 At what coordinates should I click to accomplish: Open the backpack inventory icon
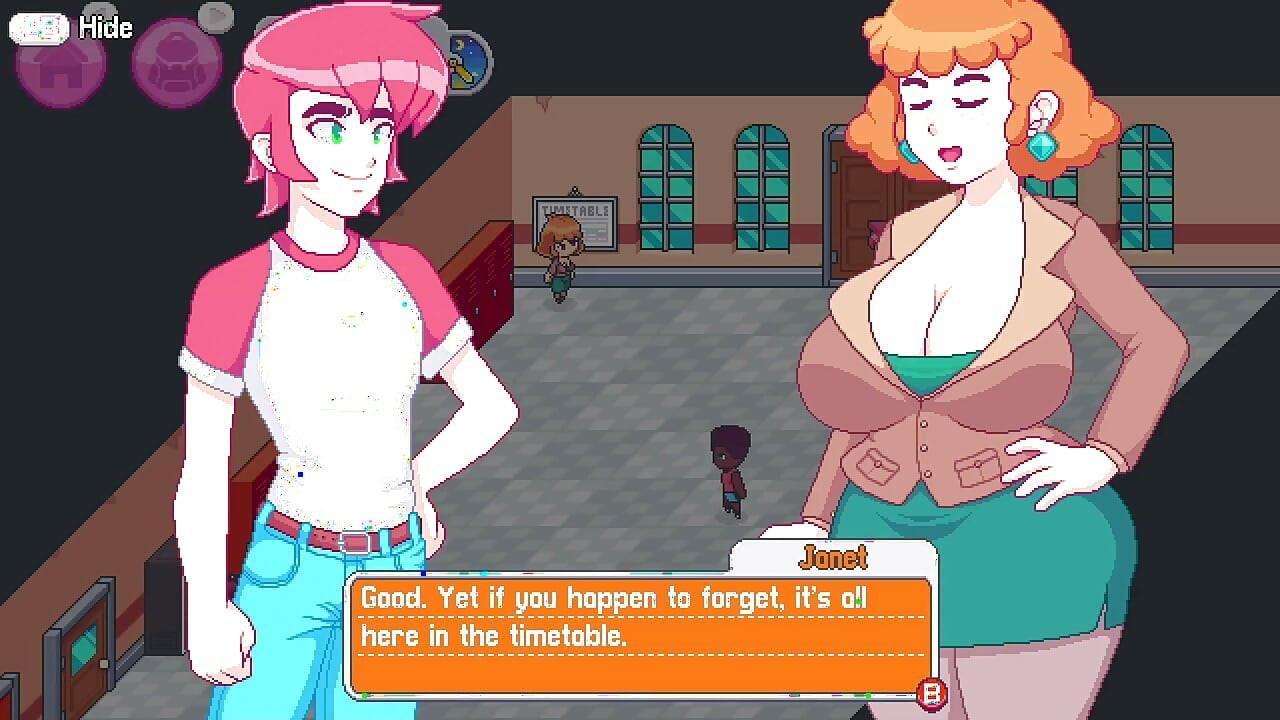(176, 67)
